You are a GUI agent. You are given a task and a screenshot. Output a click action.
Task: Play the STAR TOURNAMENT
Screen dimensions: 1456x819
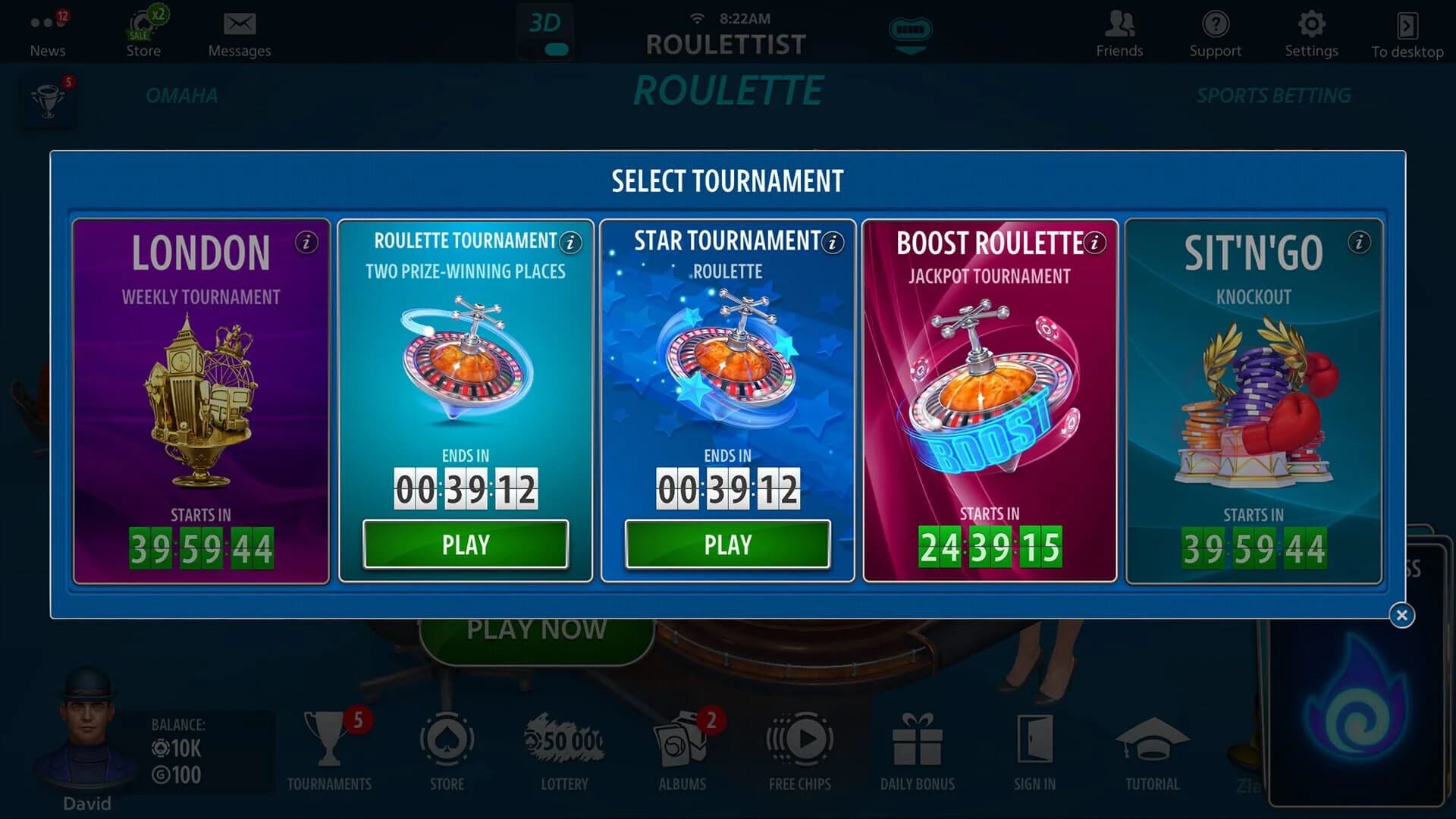coord(727,544)
